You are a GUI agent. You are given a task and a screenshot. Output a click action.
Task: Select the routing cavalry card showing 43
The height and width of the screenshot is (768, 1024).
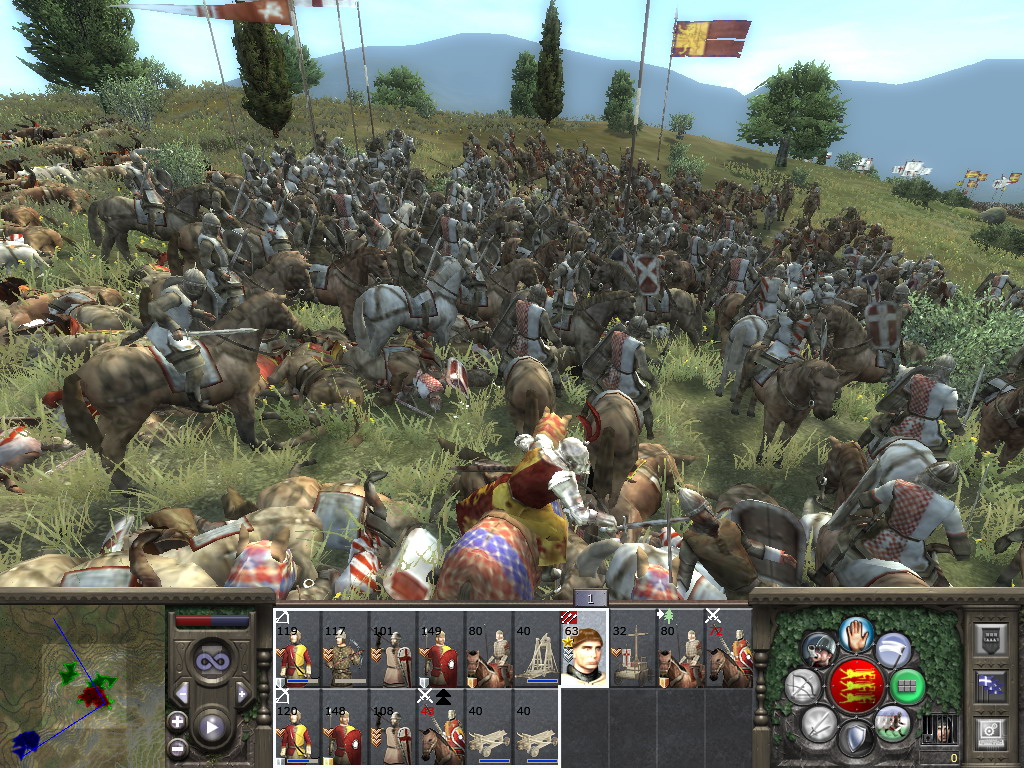[x=440, y=728]
